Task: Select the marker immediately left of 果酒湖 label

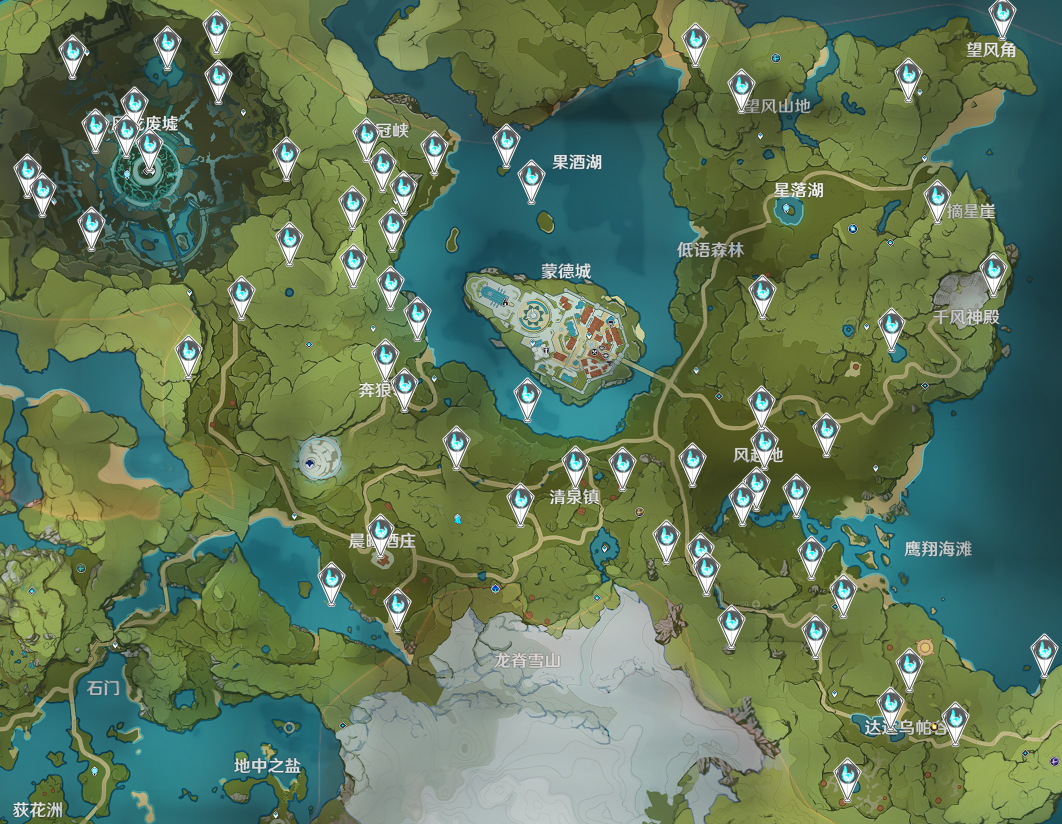Action: tap(531, 178)
